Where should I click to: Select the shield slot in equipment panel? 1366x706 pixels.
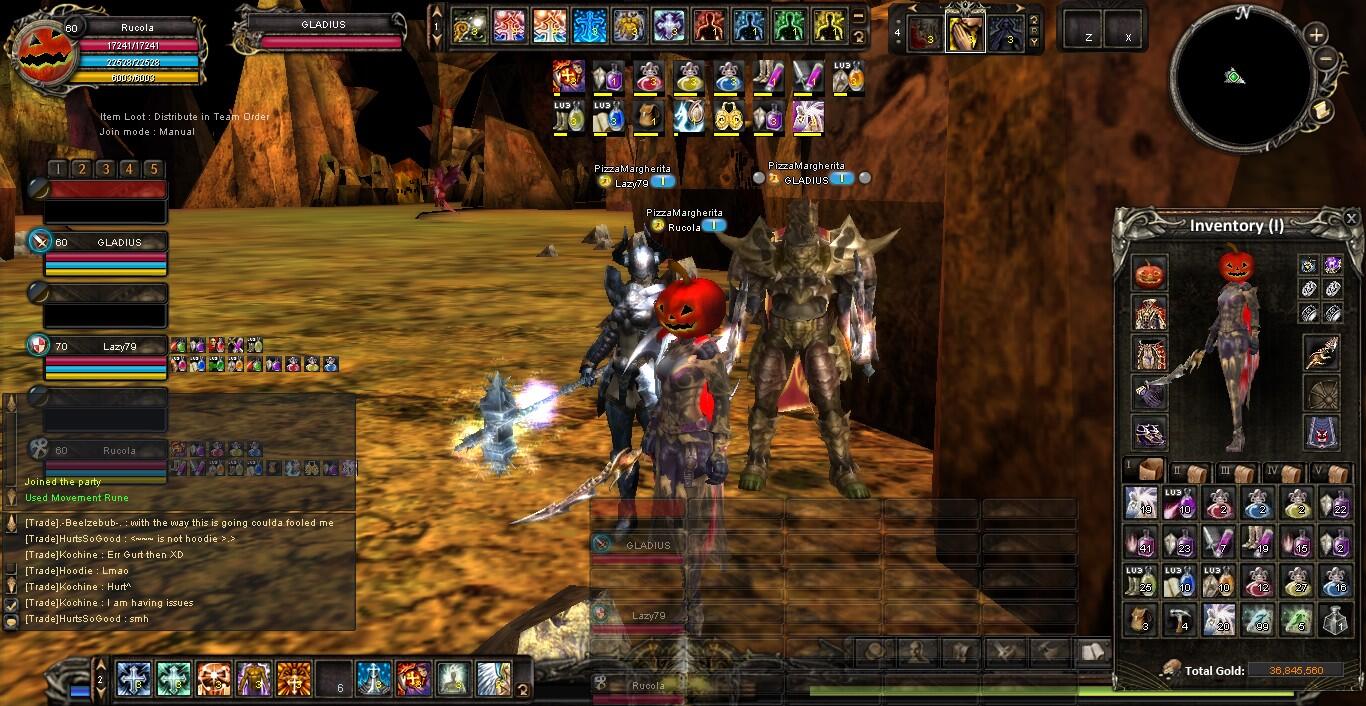(x=1322, y=393)
